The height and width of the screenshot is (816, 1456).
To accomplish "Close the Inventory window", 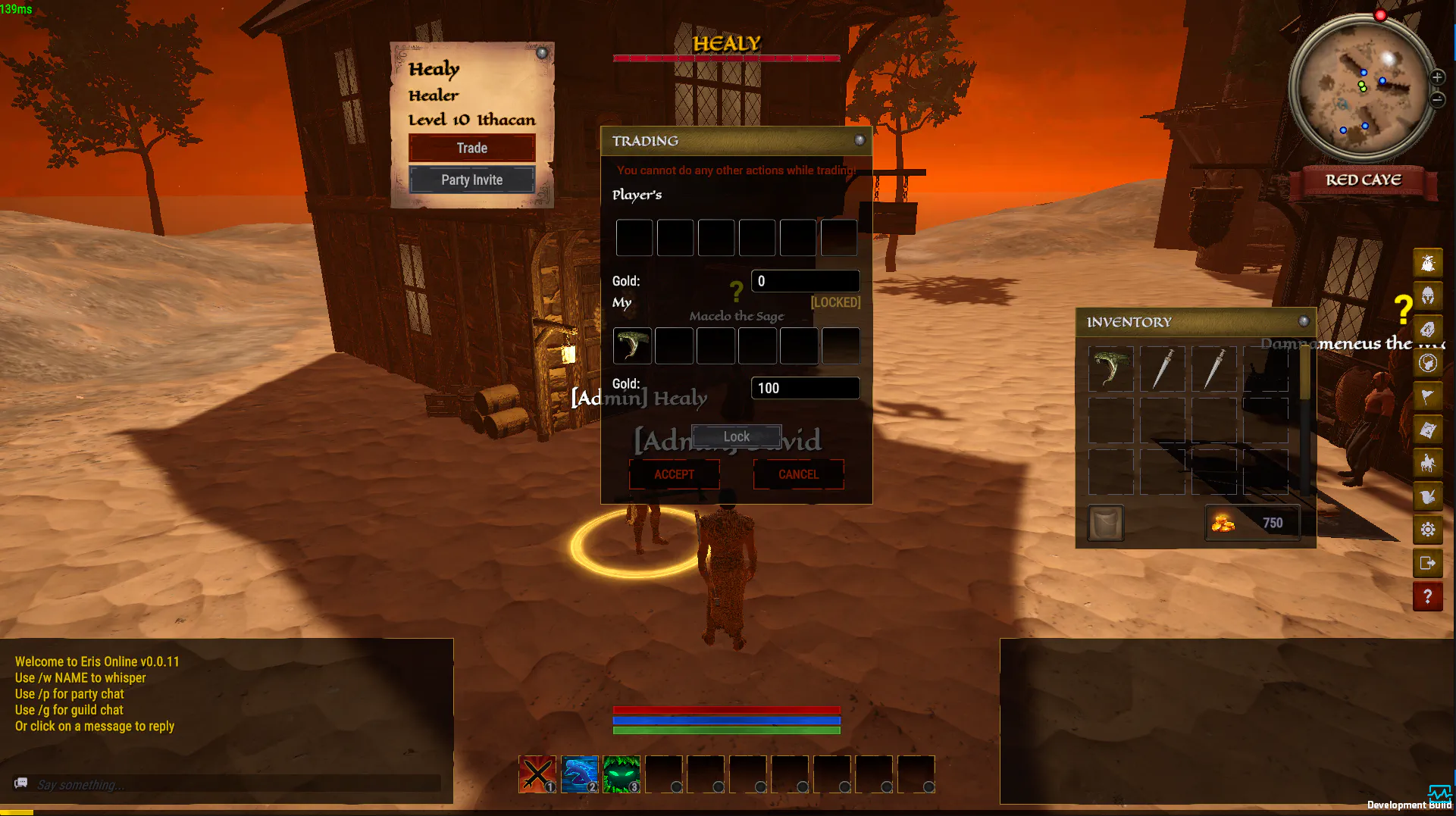I will tap(1304, 321).
